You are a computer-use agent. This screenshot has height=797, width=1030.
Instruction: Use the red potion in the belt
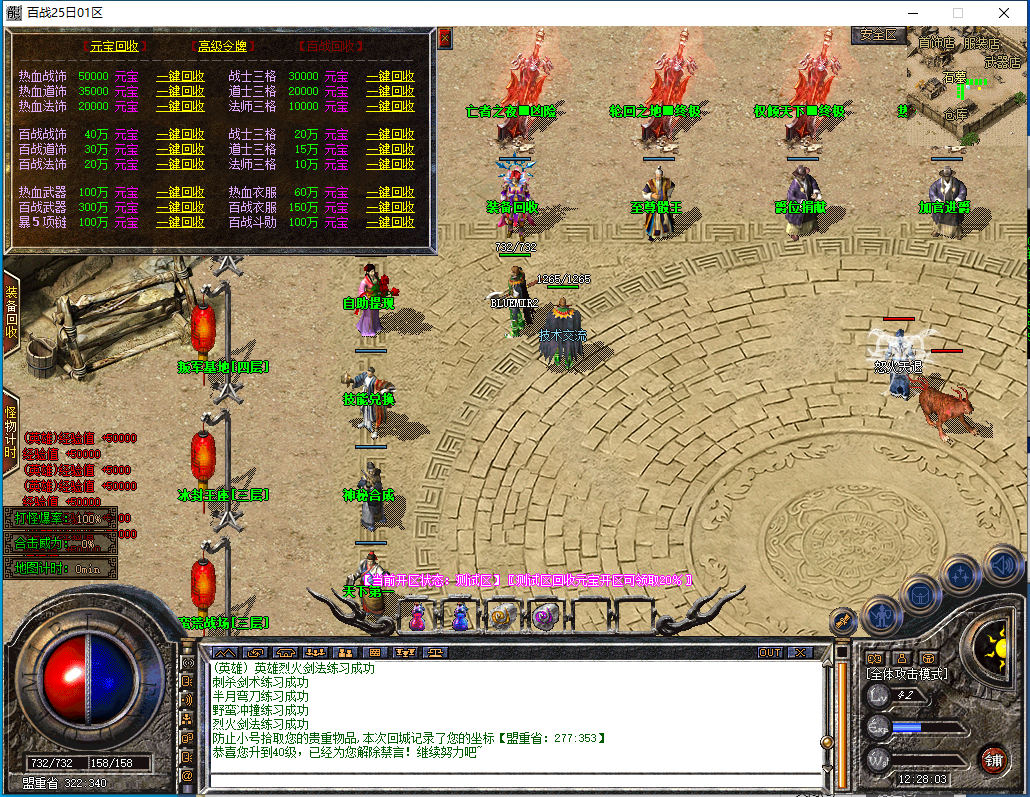[x=418, y=617]
